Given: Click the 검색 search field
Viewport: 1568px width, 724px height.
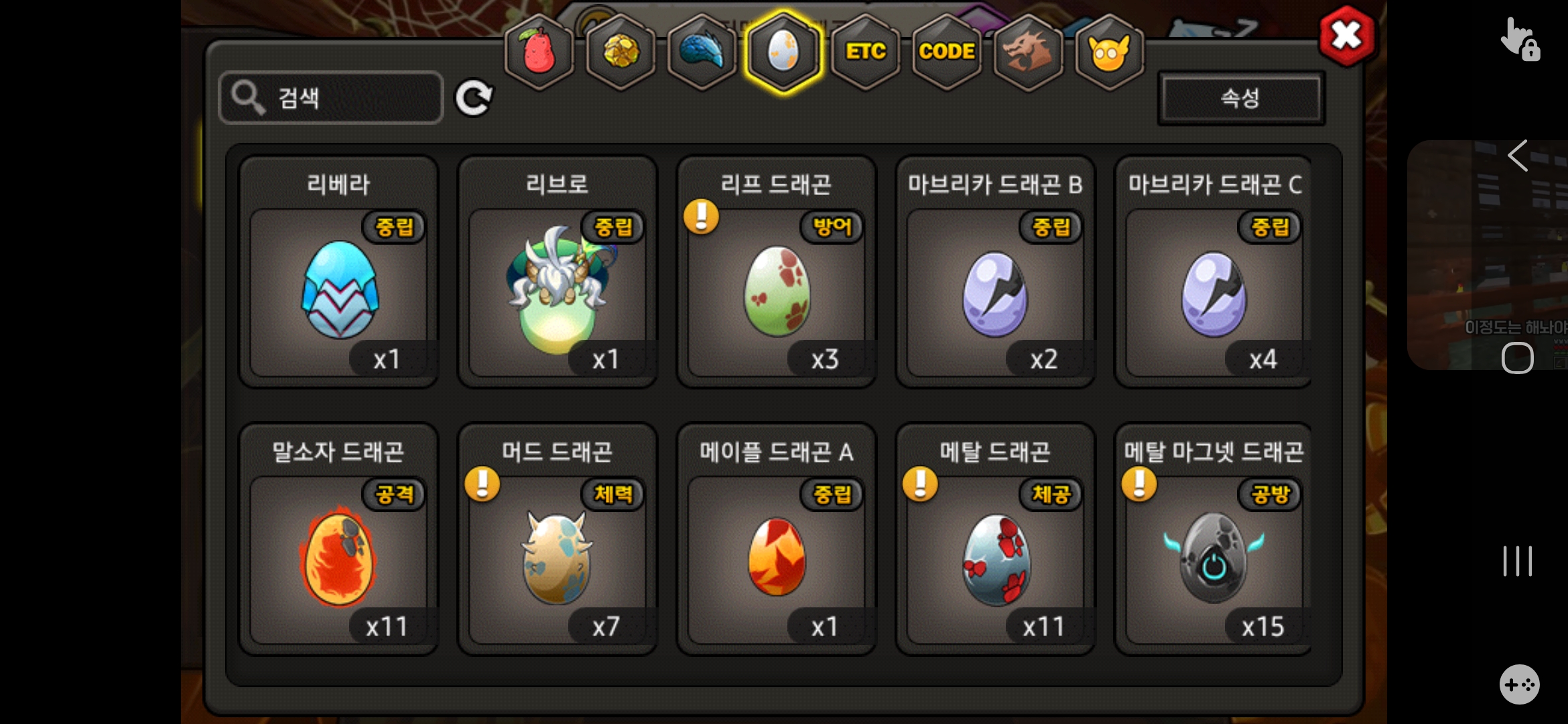Looking at the screenshot, I should click(332, 98).
